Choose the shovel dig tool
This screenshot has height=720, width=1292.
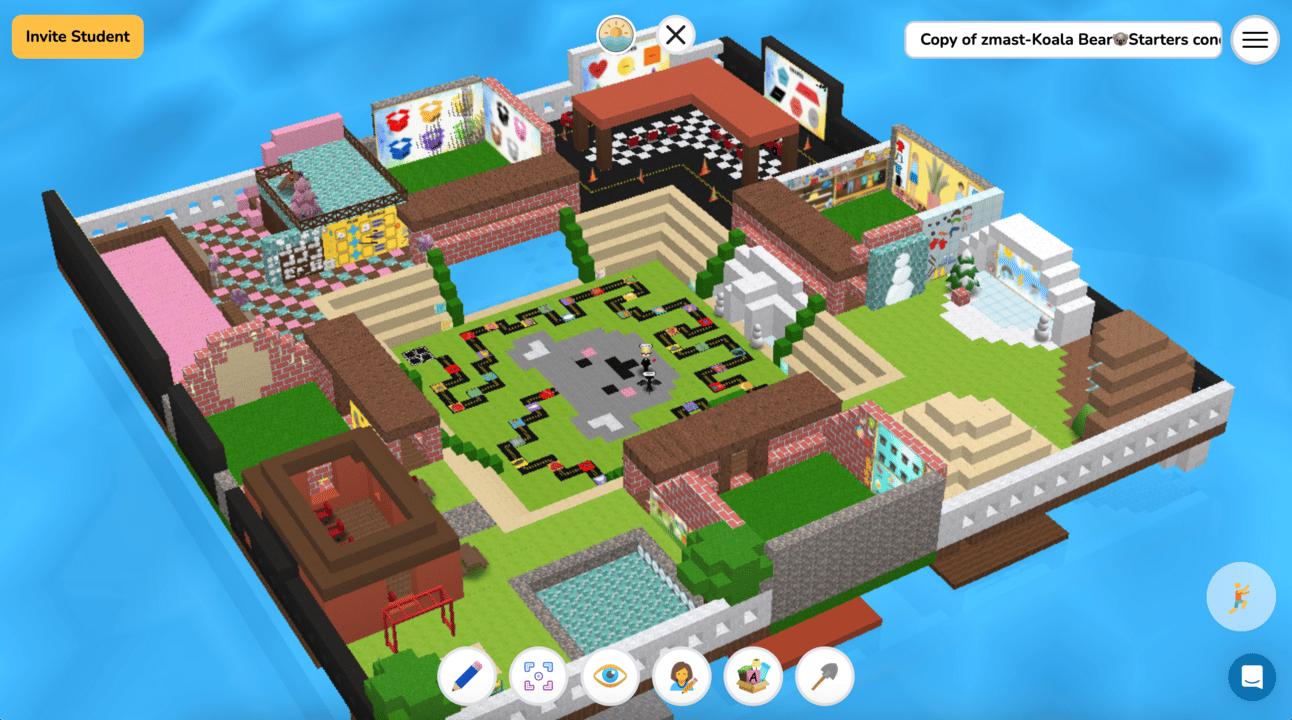tap(824, 677)
